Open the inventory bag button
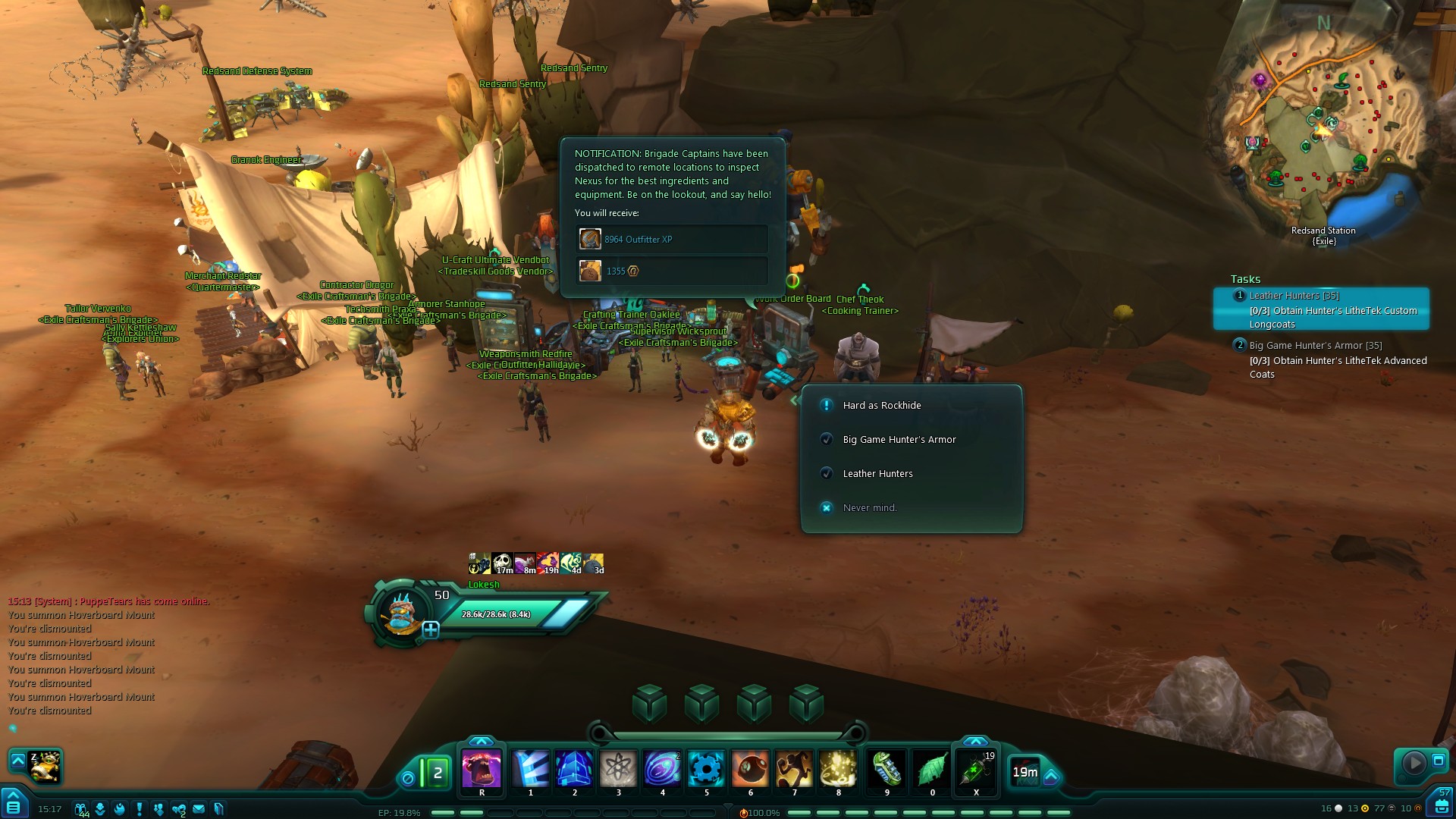 click(1442, 805)
